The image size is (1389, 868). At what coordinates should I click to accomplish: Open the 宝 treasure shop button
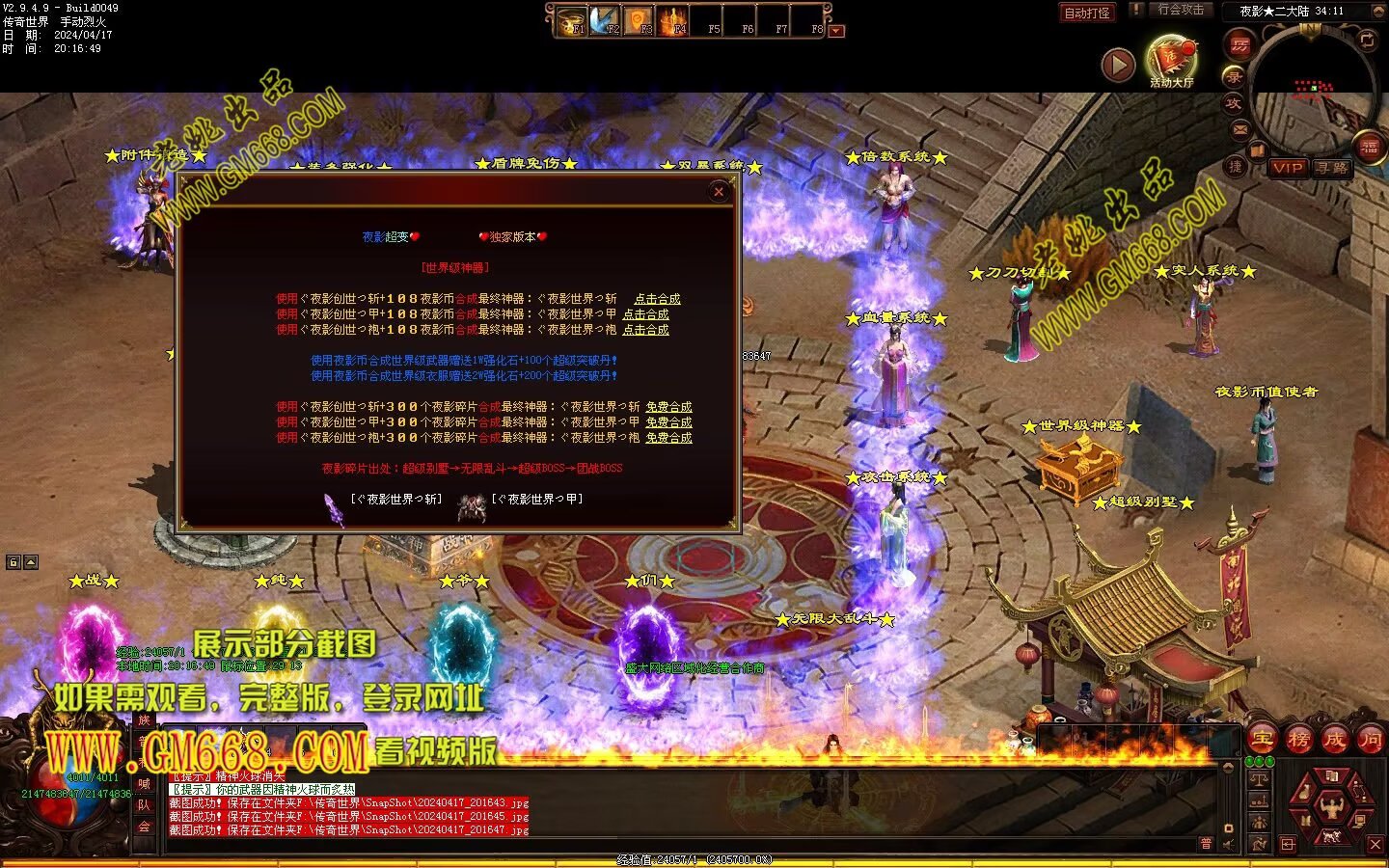1263,740
